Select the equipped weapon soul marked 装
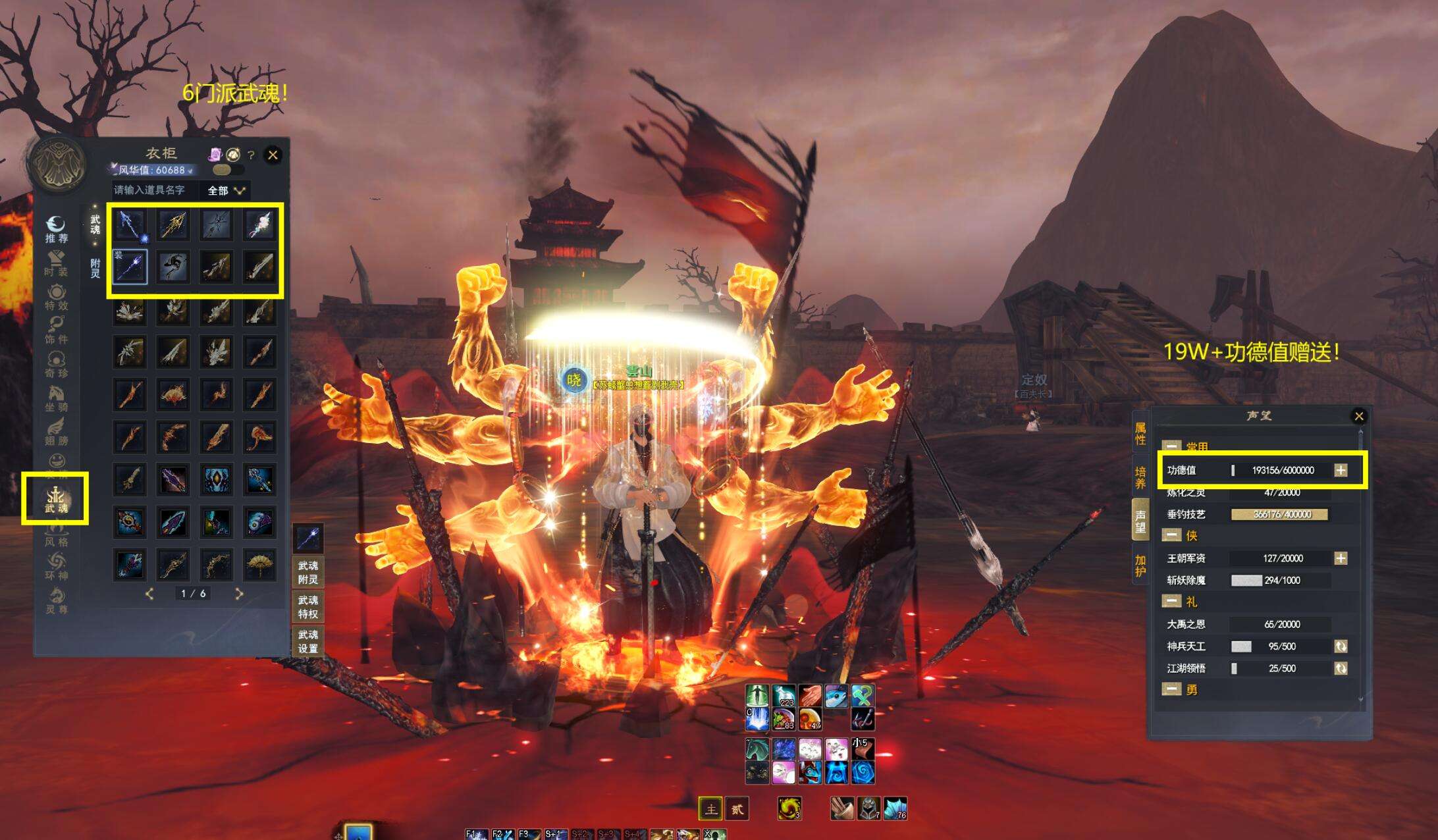This screenshot has height=840, width=1438. tap(130, 267)
